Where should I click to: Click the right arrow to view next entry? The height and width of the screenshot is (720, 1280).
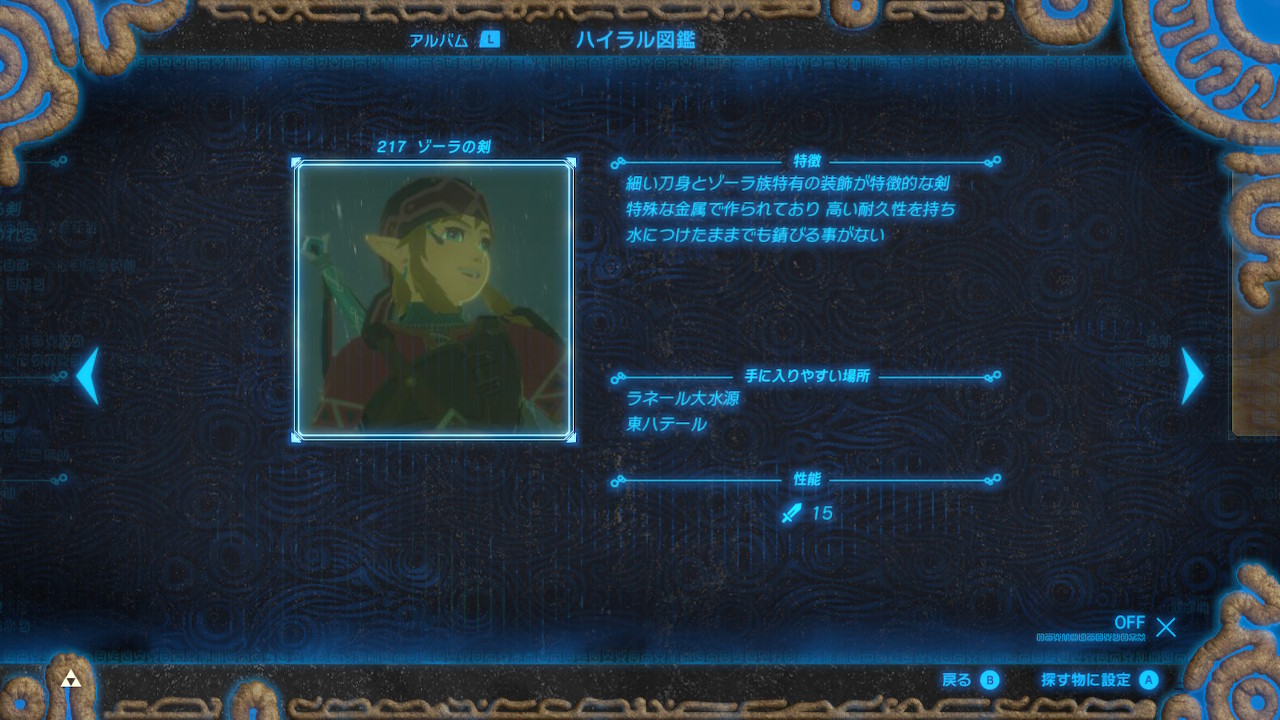pos(1190,376)
